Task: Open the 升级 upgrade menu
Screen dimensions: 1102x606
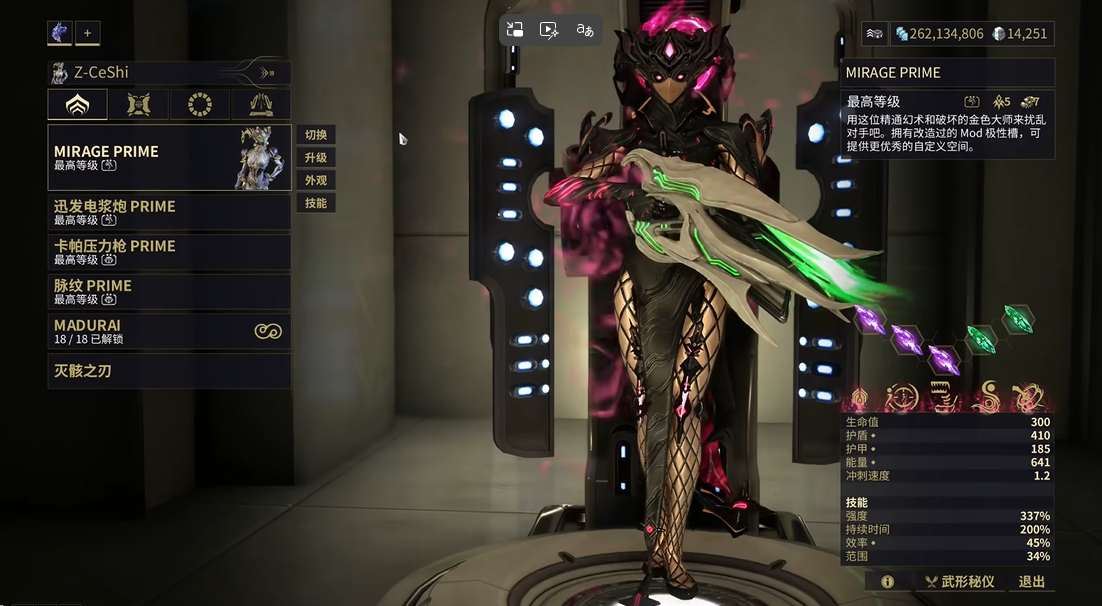Action: pyautogui.click(x=316, y=158)
